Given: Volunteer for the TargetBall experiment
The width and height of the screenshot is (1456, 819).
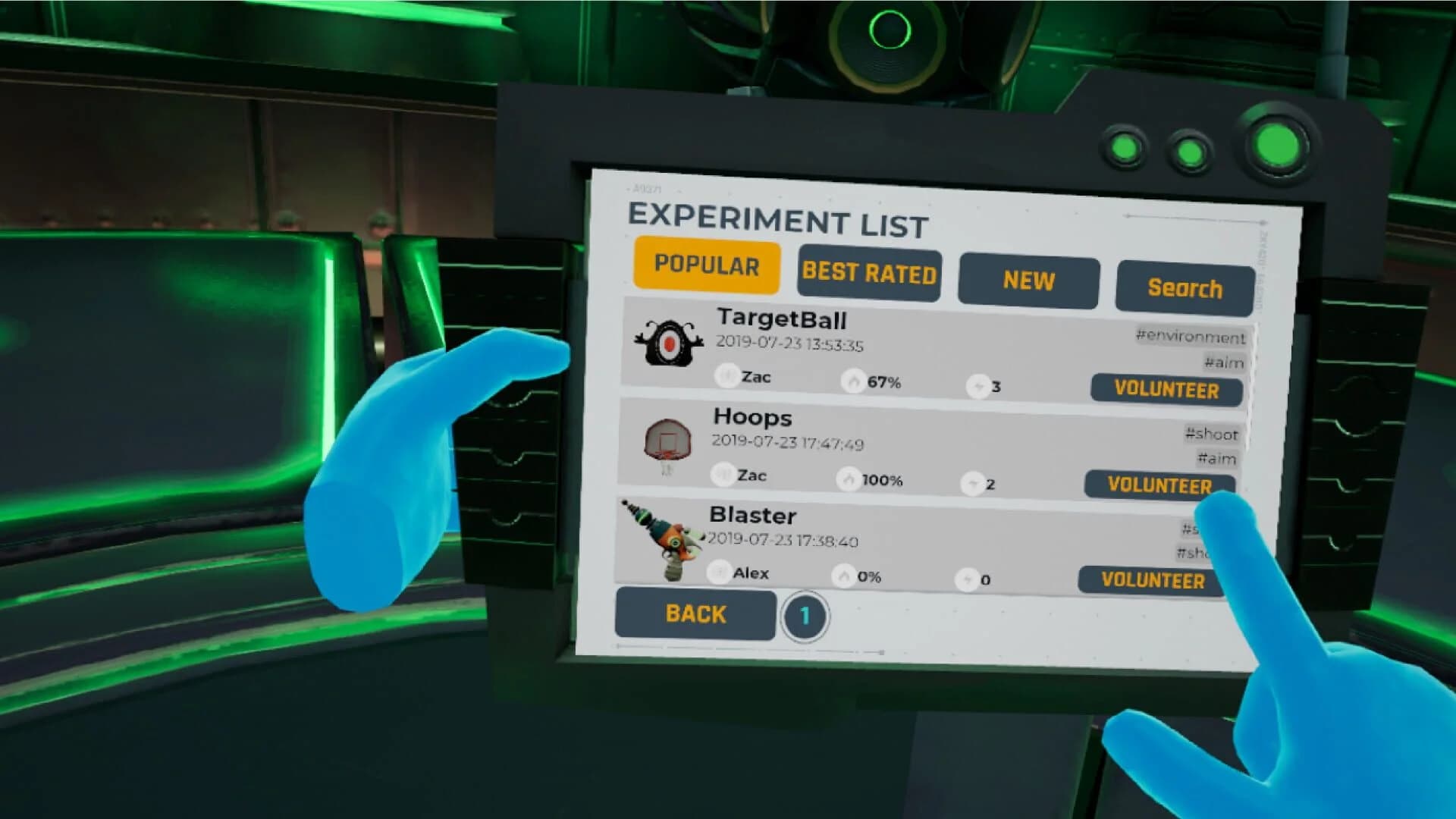Looking at the screenshot, I should click(x=1166, y=391).
